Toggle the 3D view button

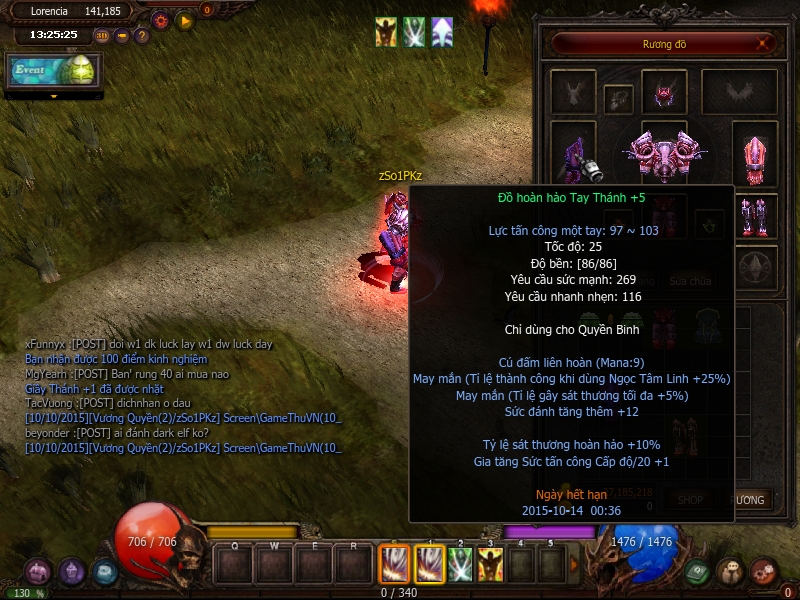(103, 36)
